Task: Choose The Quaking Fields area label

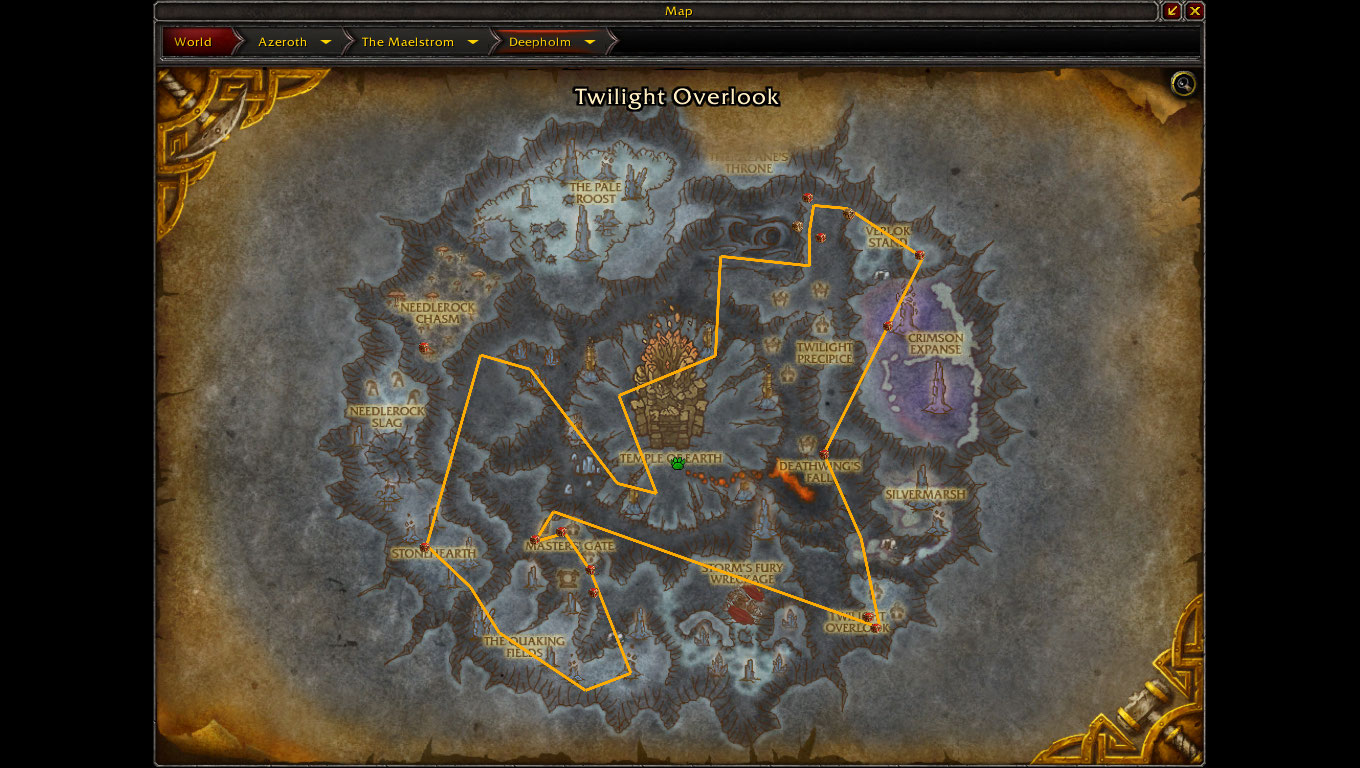Action: [x=524, y=647]
